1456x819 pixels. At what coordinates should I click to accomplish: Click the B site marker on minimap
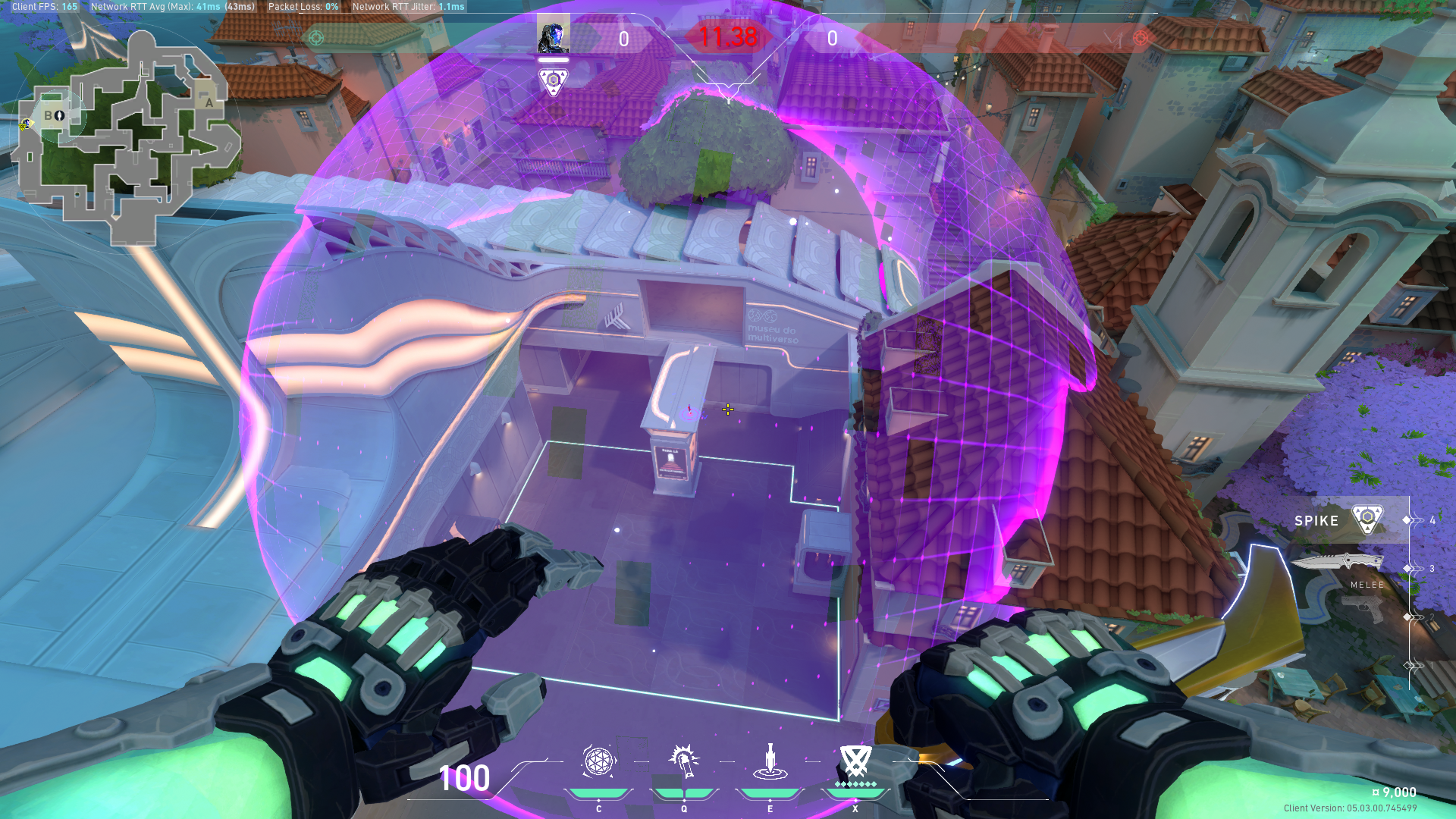[x=49, y=115]
